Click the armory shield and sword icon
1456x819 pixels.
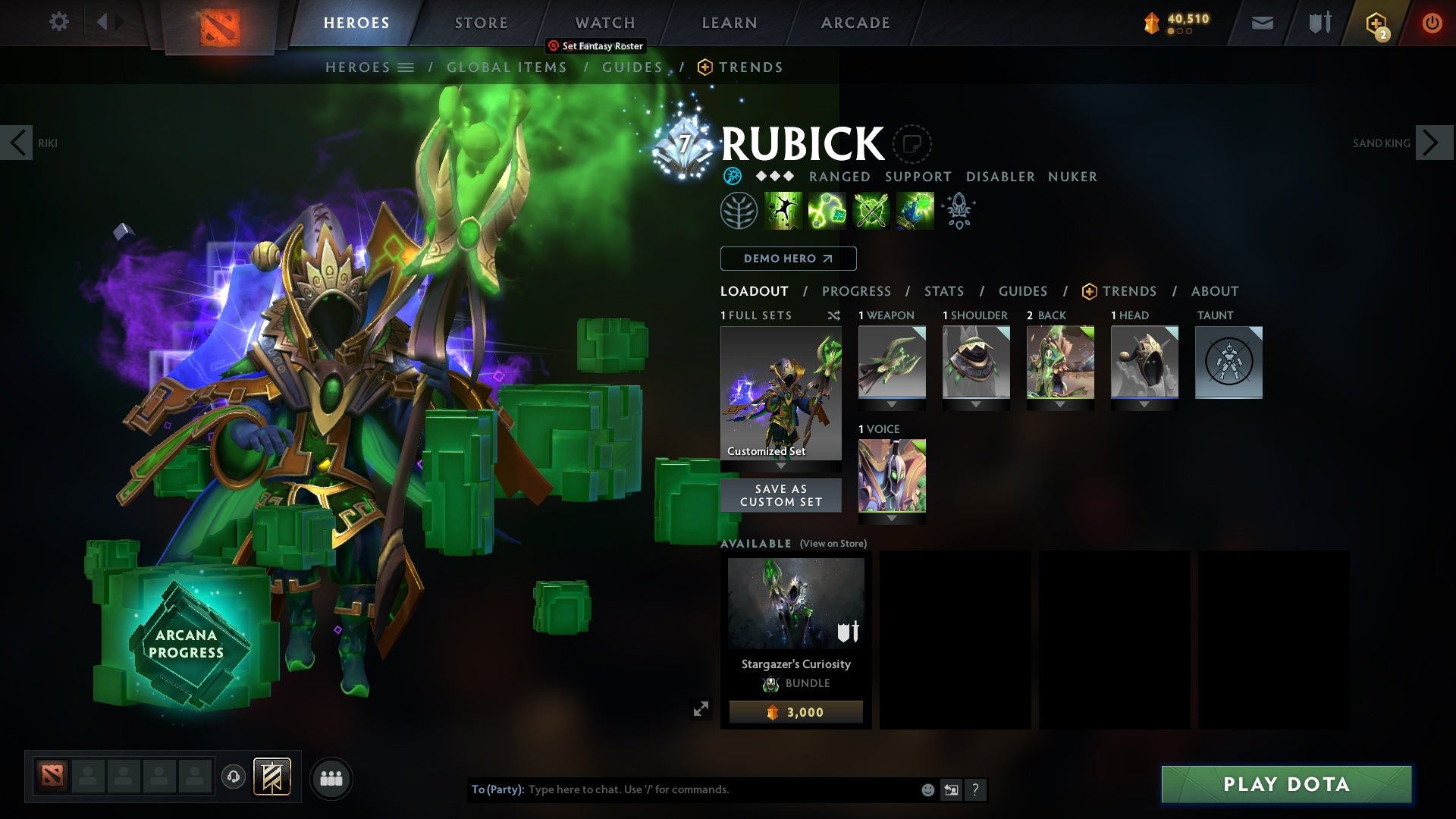(1319, 22)
